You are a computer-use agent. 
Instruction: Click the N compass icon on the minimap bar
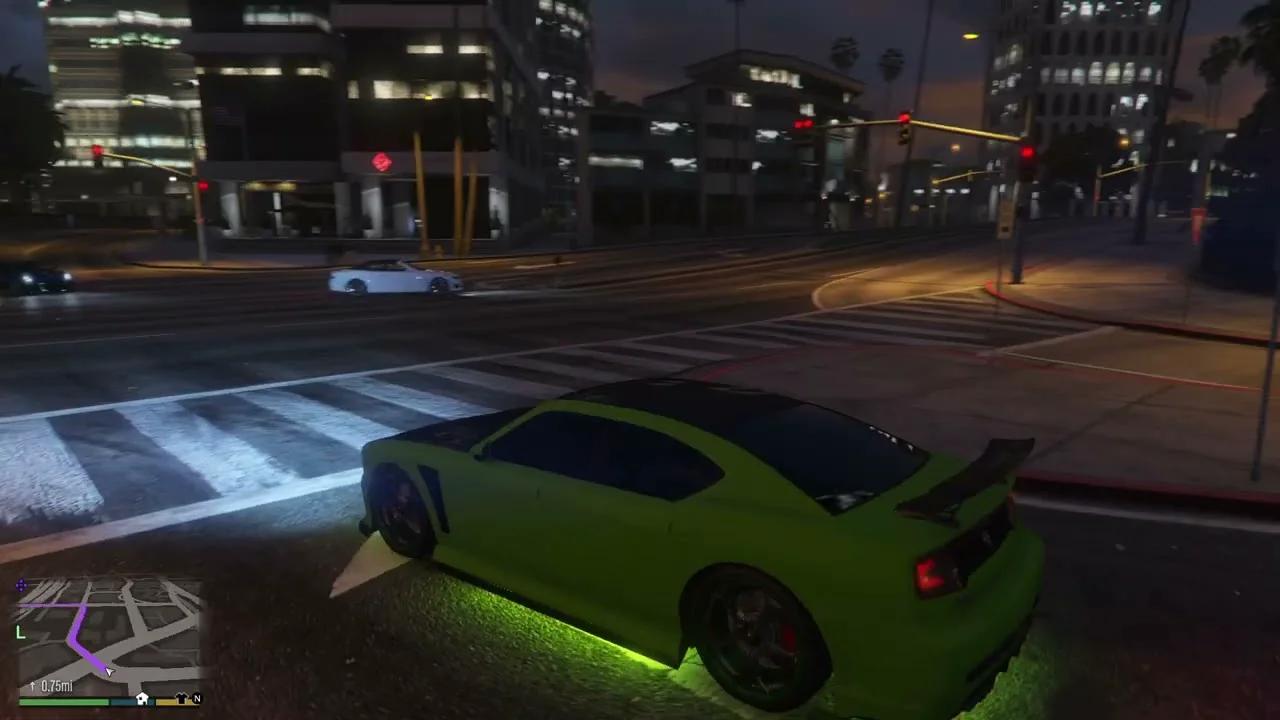tap(197, 699)
